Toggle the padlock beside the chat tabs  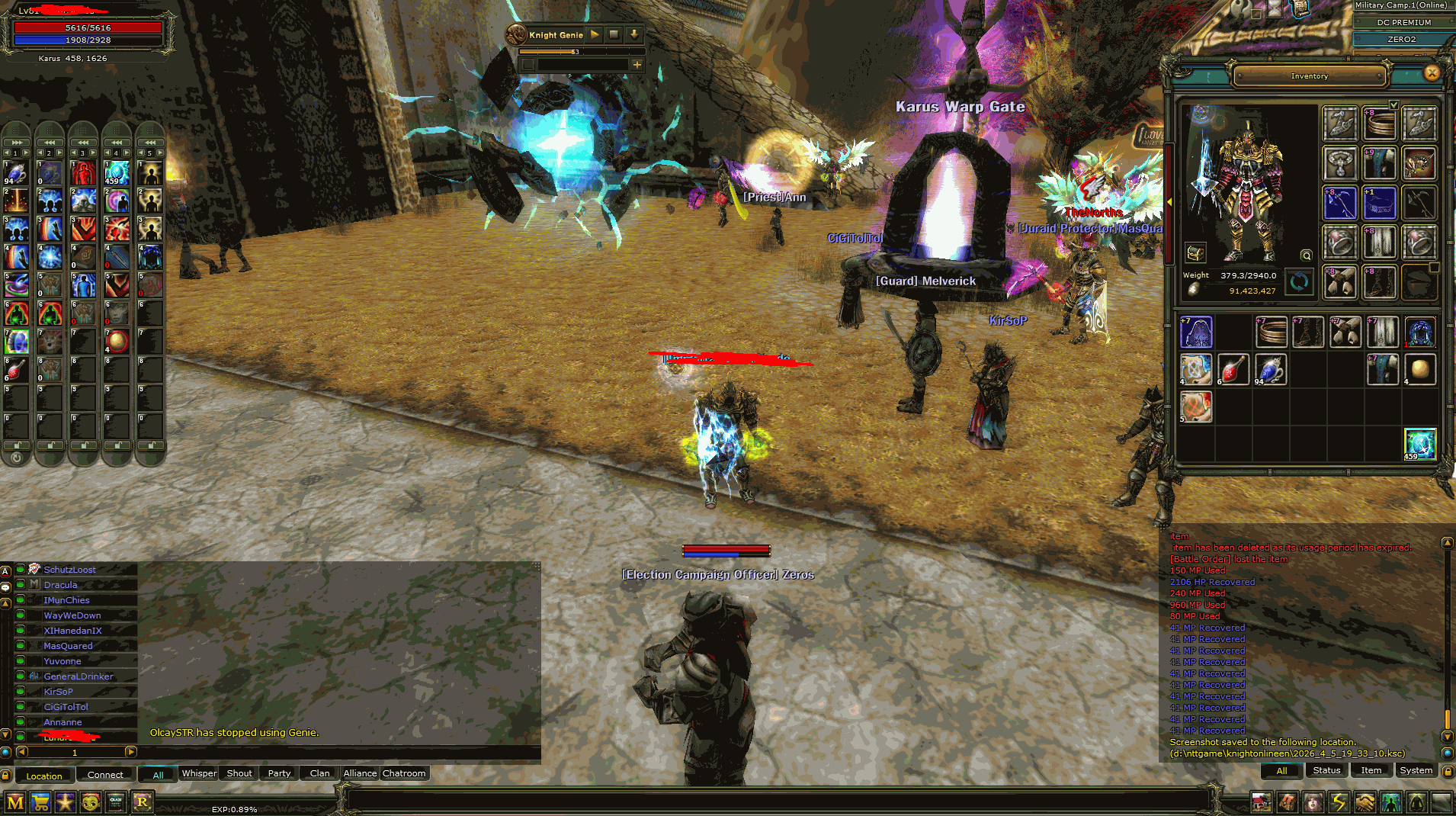point(7,774)
